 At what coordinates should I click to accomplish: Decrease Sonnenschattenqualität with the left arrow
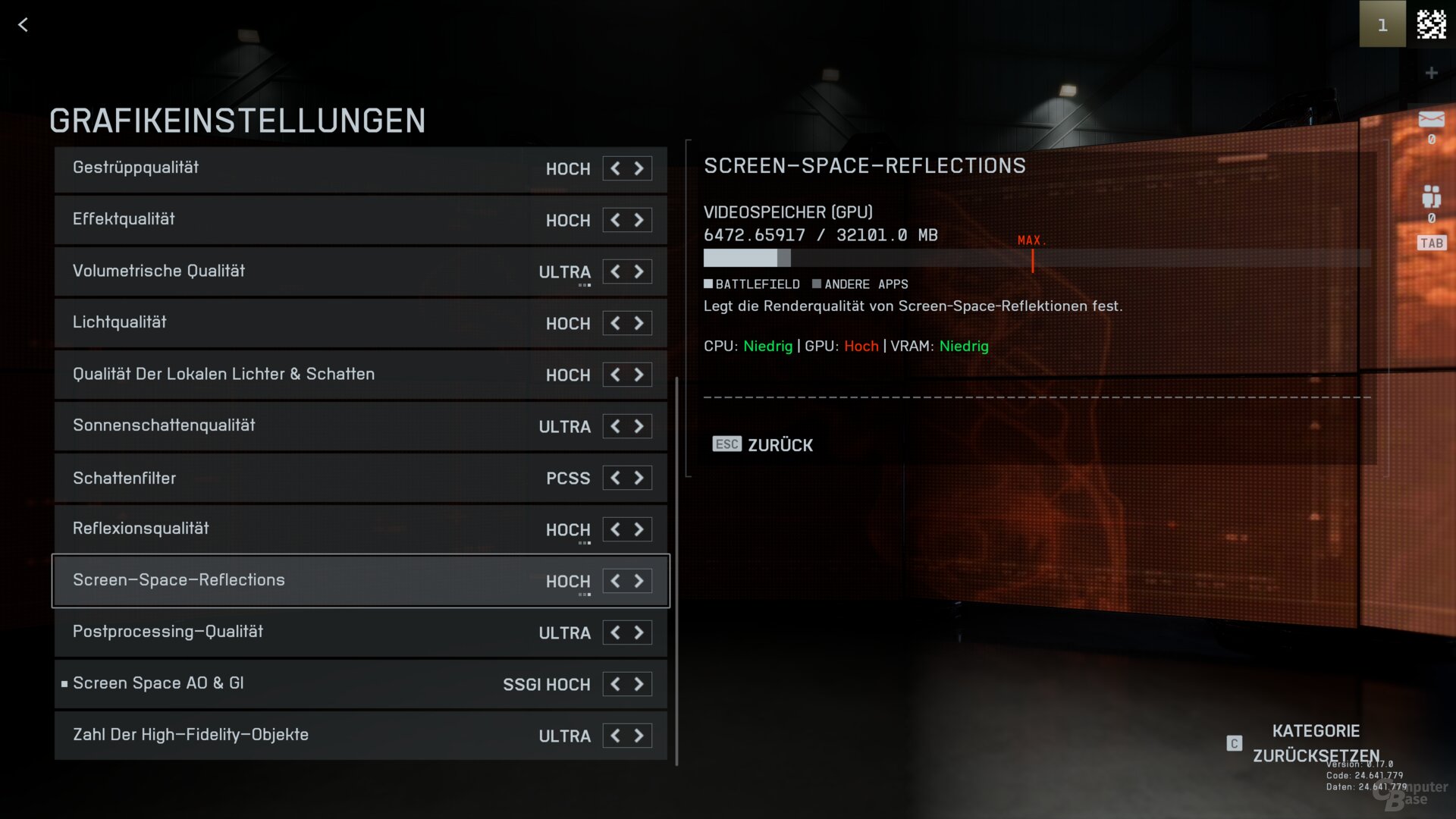615,426
